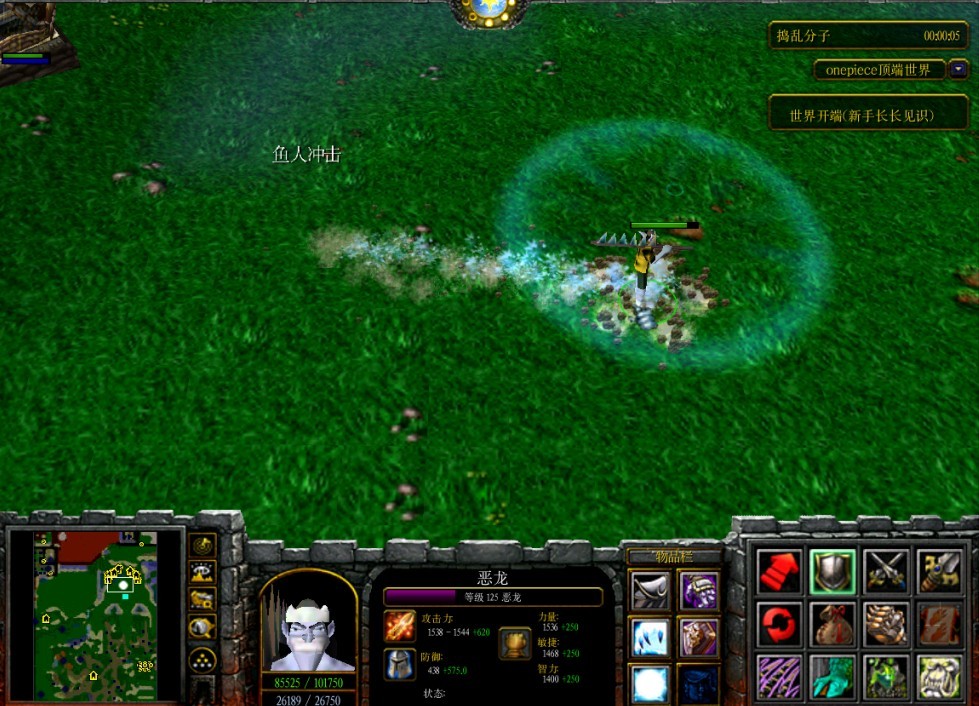Use the purple claw slash ability

point(780,677)
